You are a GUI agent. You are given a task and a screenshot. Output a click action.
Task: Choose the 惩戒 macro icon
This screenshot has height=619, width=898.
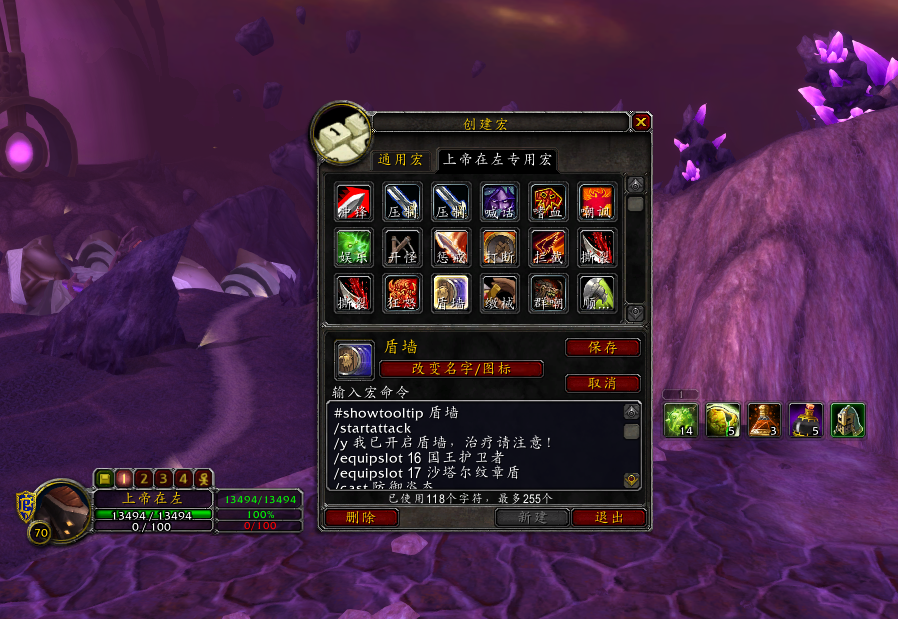450,247
